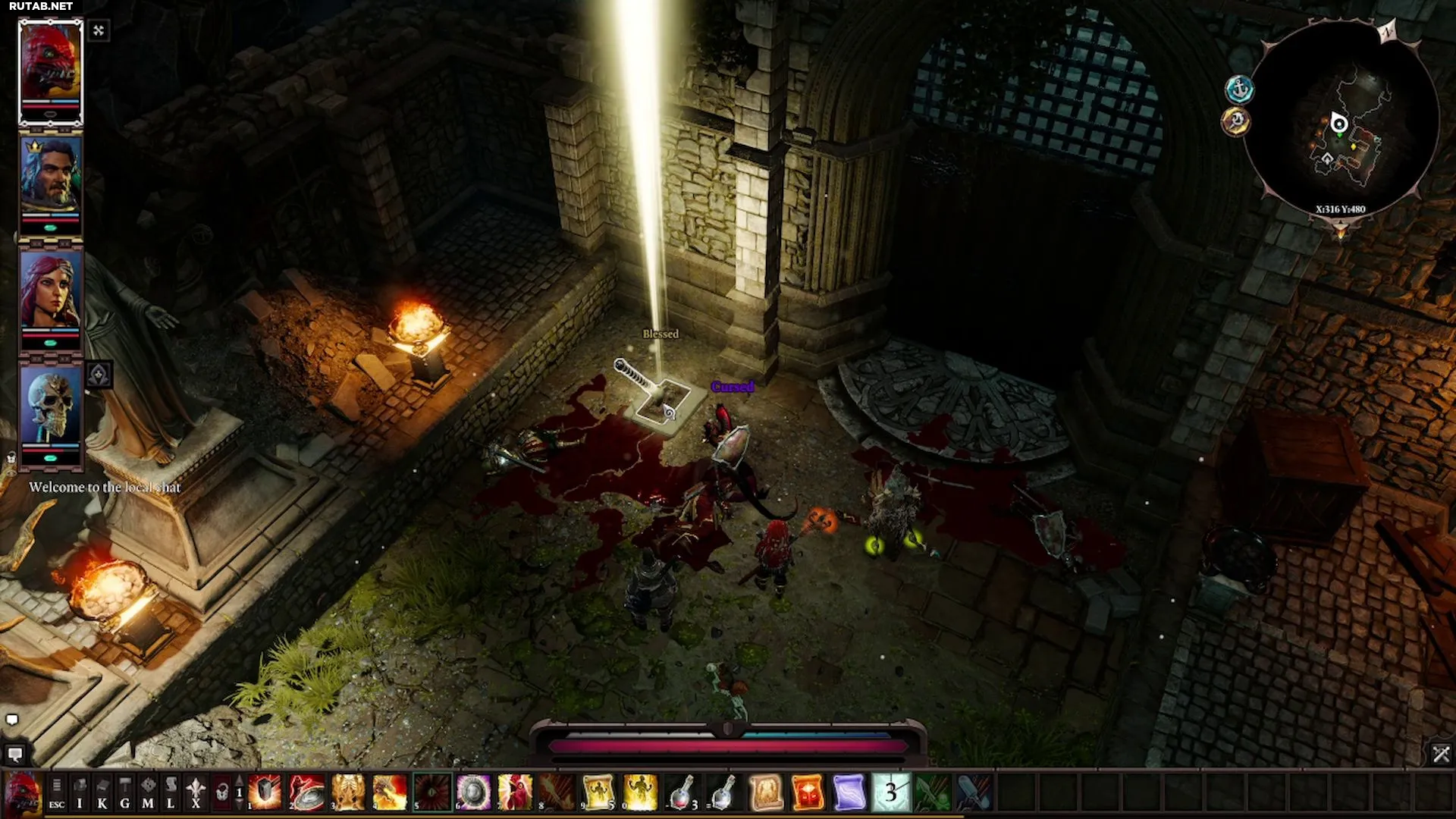
Task: Open the journal L button
Action: pyautogui.click(x=171, y=792)
